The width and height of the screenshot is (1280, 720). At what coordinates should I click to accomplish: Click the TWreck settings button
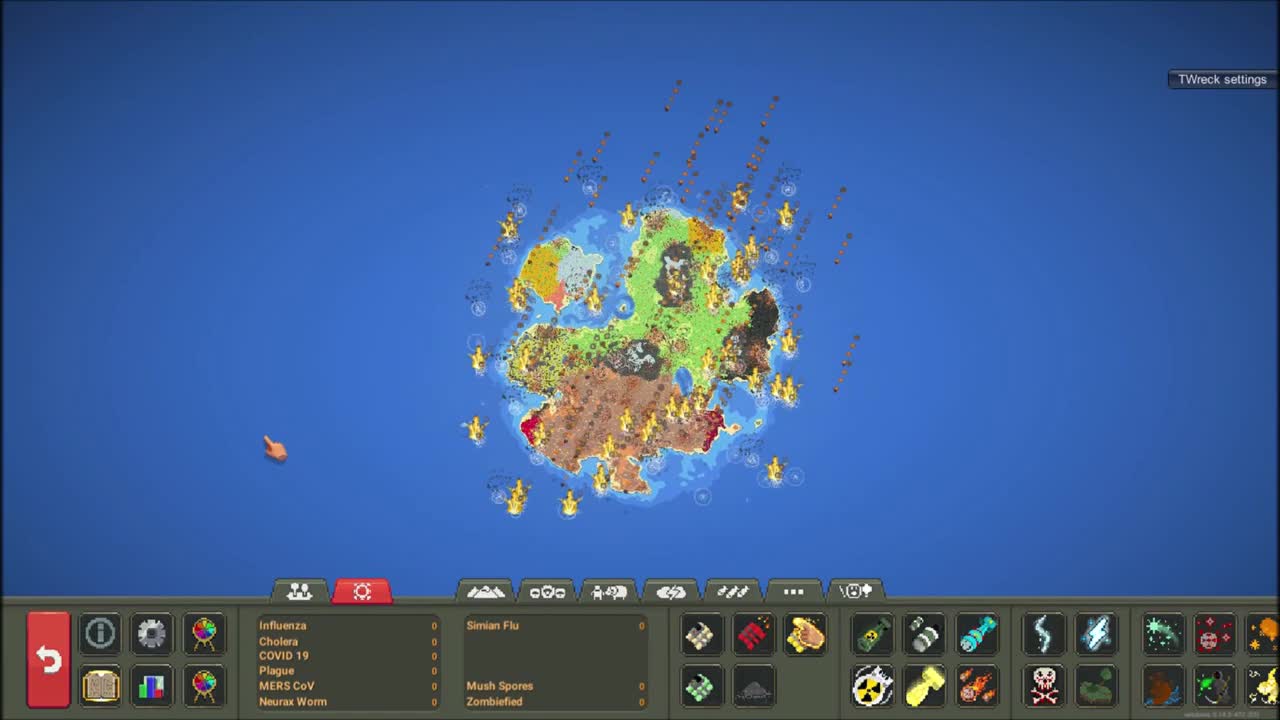point(1221,79)
